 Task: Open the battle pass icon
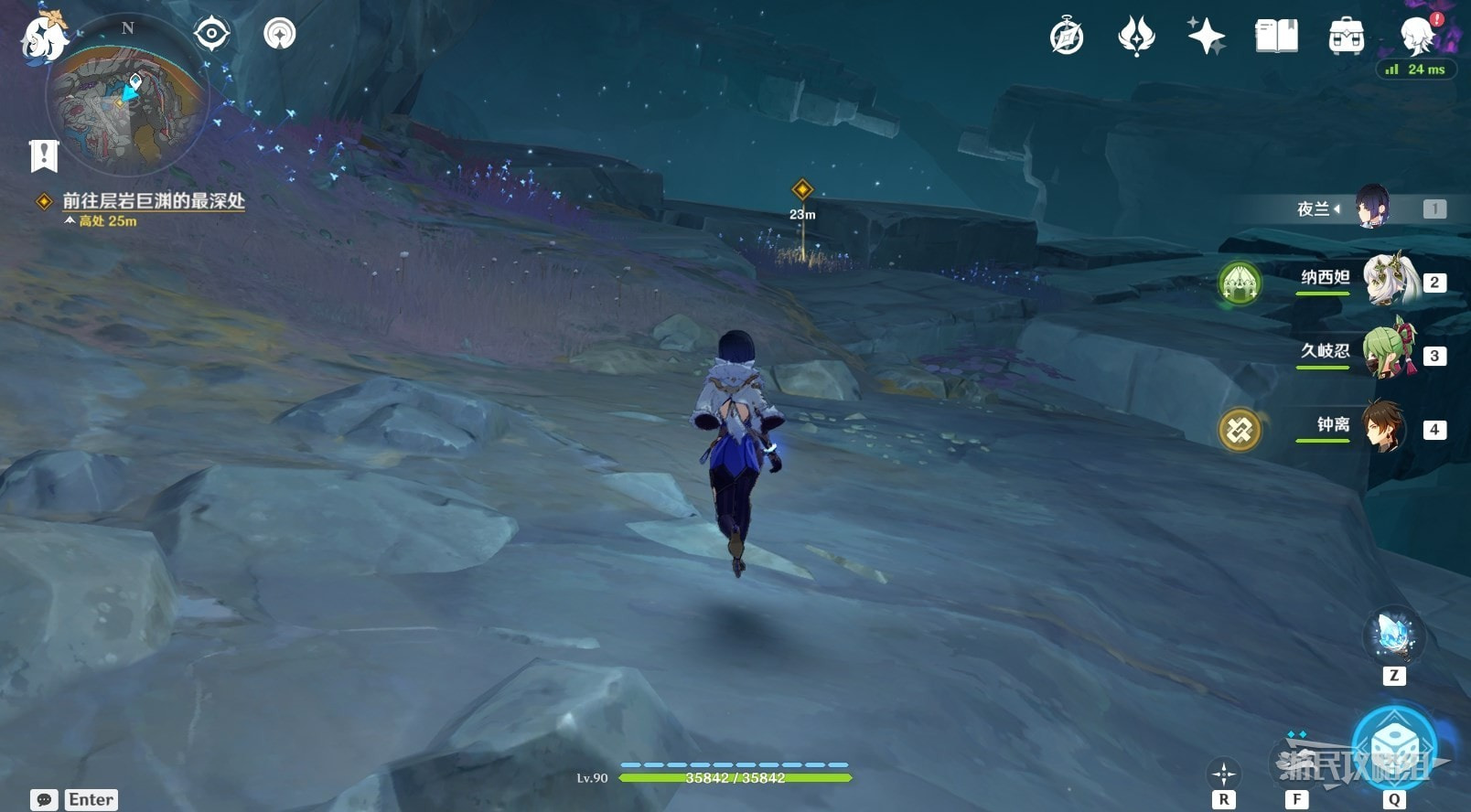pyautogui.click(x=1136, y=37)
